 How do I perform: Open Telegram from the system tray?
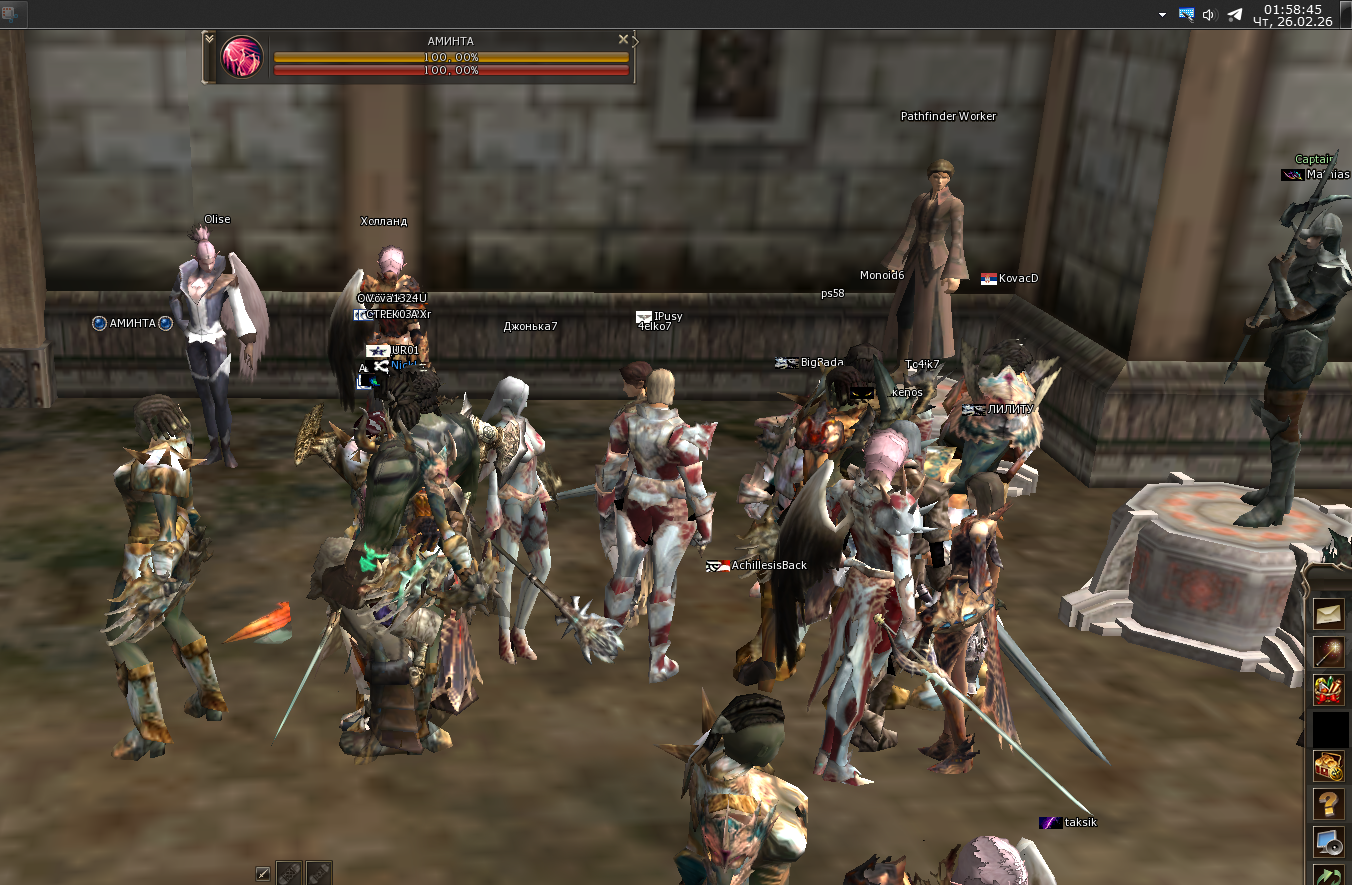pyautogui.click(x=1234, y=14)
